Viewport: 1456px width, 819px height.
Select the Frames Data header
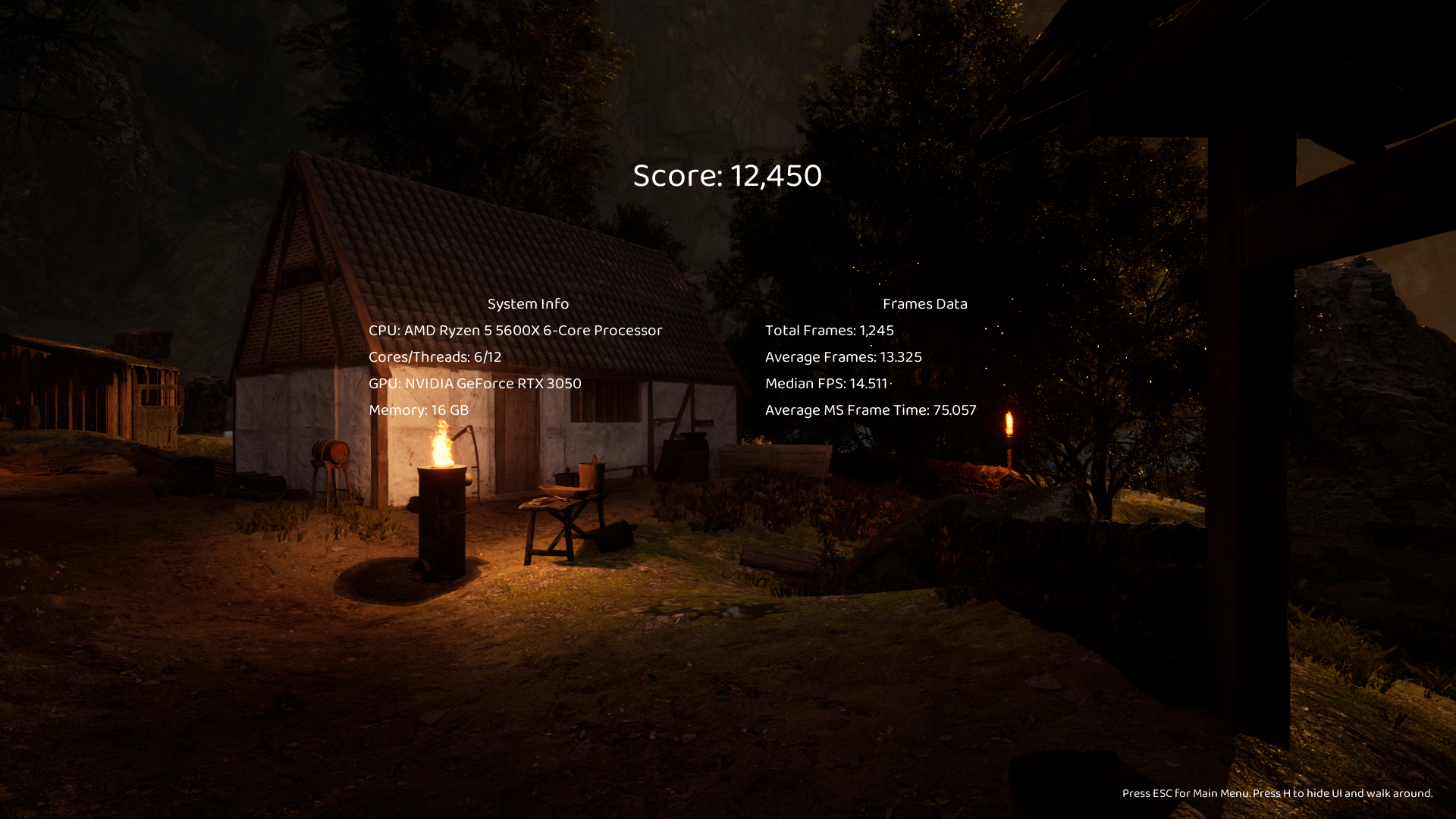[925, 303]
